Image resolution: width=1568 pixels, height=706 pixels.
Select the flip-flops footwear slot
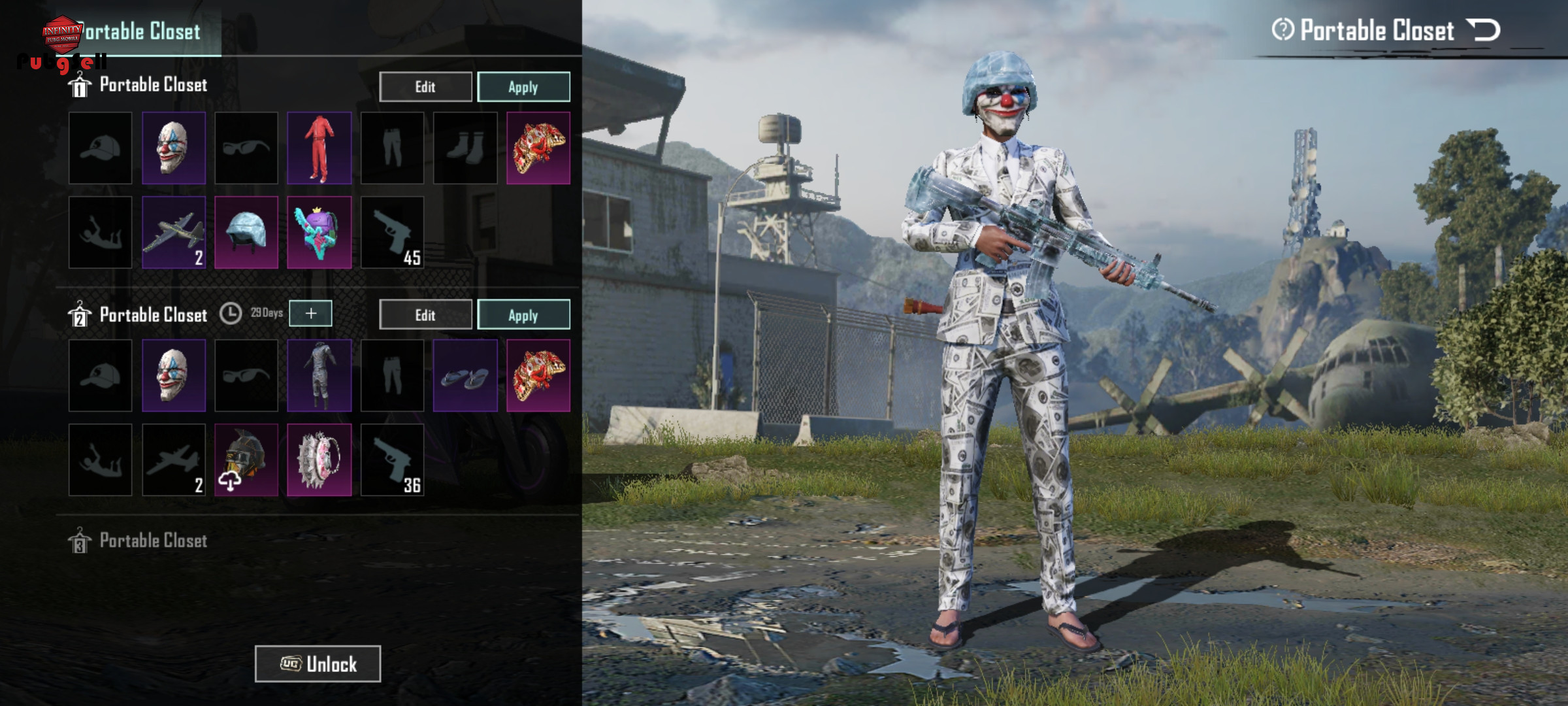pyautogui.click(x=465, y=376)
